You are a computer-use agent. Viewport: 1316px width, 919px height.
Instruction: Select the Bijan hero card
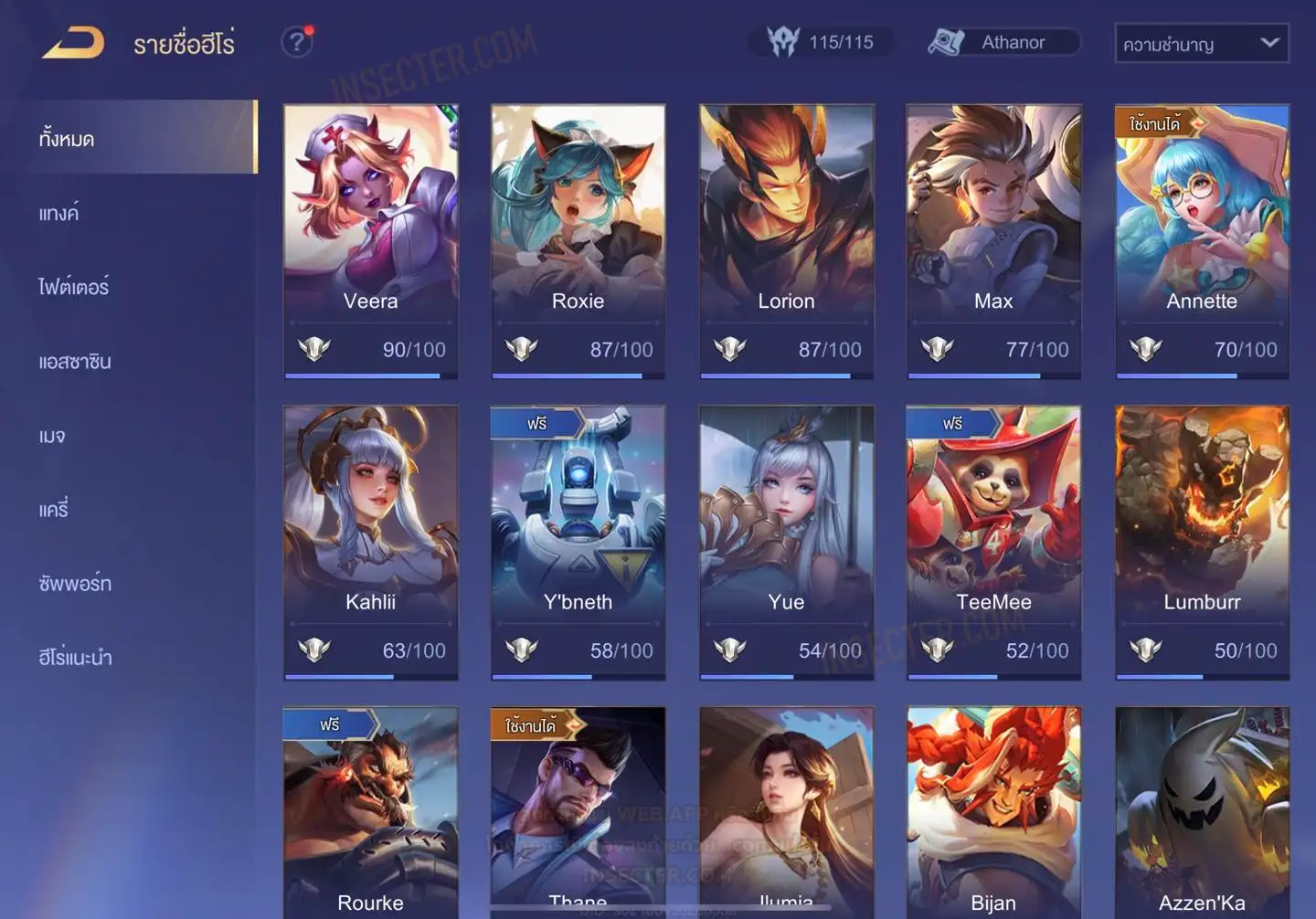993,811
